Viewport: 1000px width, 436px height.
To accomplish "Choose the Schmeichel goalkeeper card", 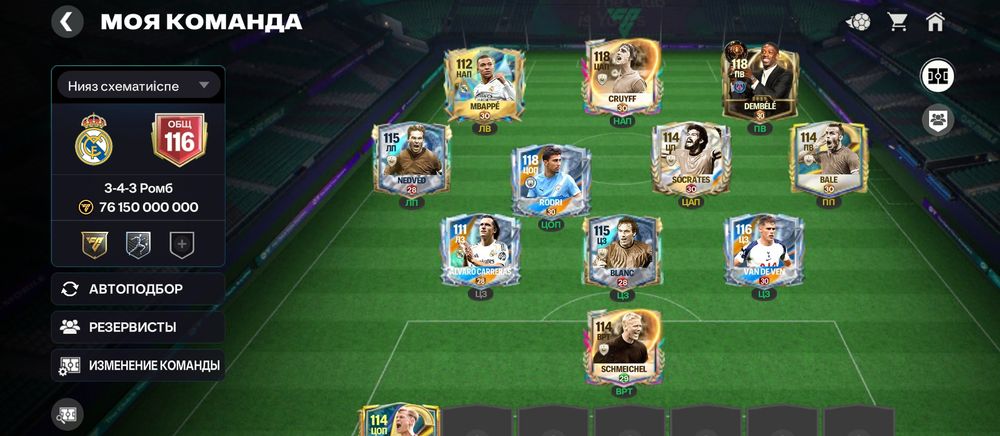I will (622, 346).
